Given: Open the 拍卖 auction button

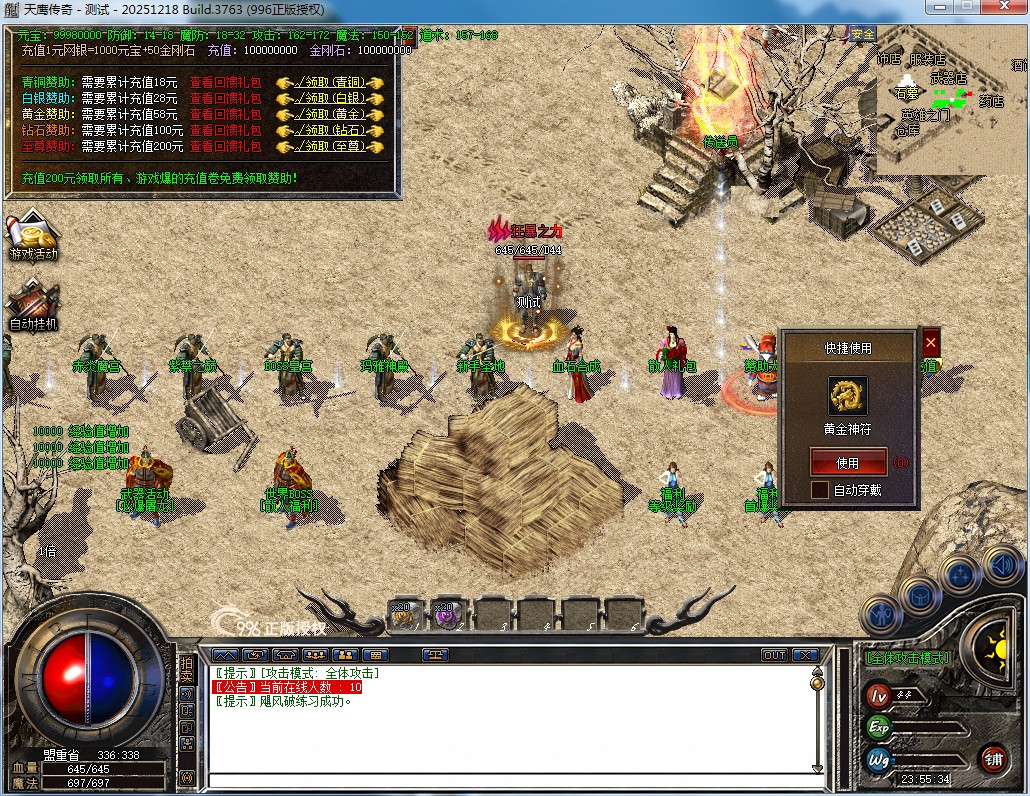Looking at the screenshot, I should point(186,670).
